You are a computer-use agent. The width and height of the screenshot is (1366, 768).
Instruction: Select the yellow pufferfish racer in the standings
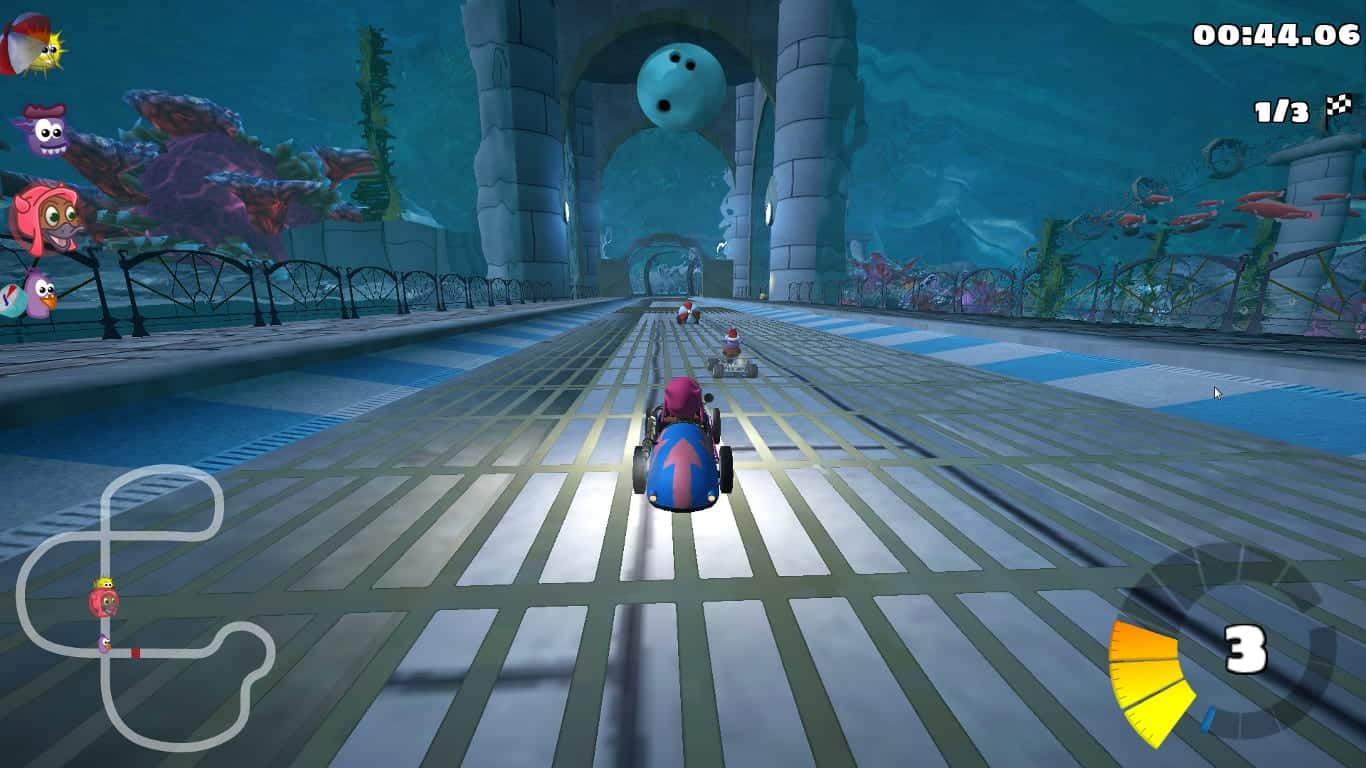coord(34,46)
